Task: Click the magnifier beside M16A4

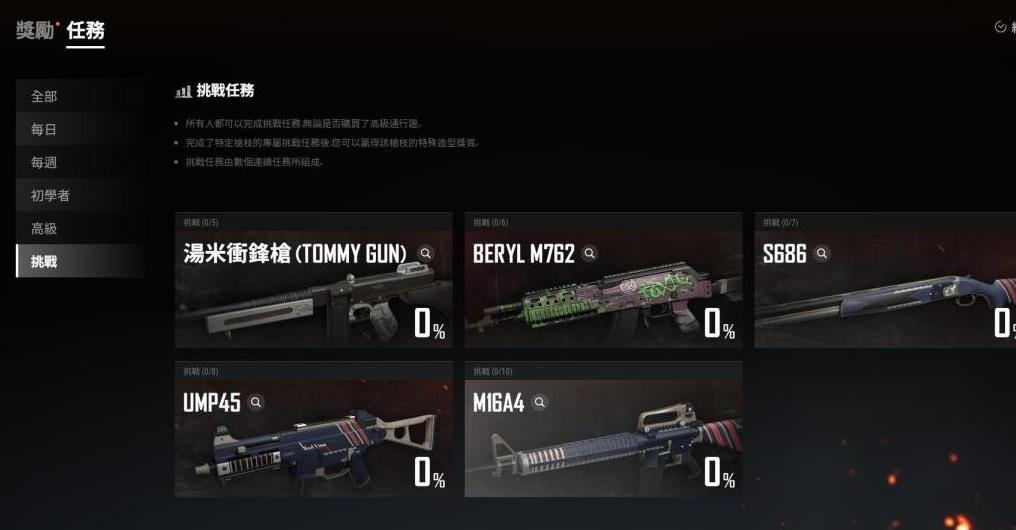Action: click(x=540, y=402)
